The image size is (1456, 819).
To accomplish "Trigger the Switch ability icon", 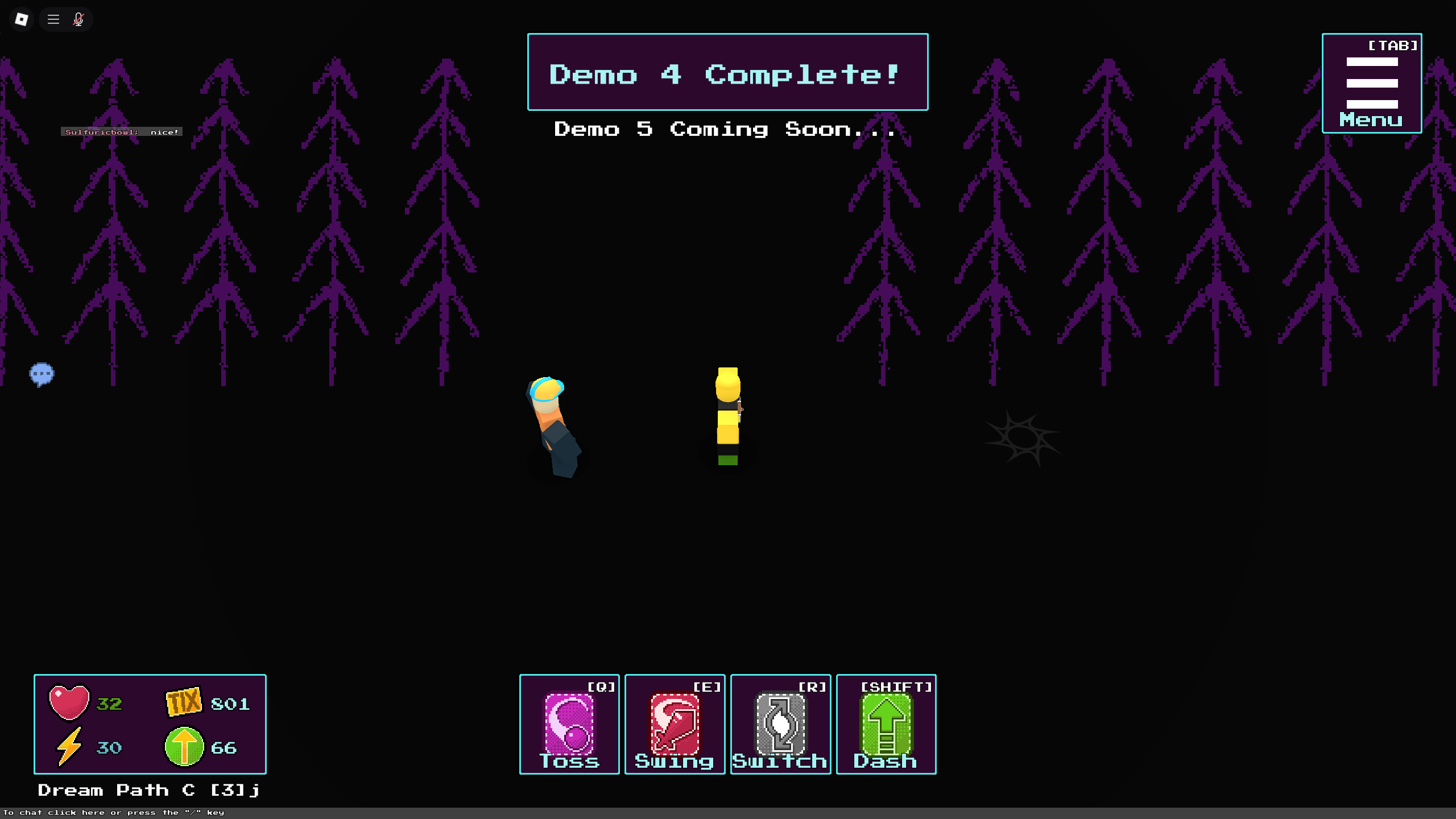I will [x=780, y=725].
